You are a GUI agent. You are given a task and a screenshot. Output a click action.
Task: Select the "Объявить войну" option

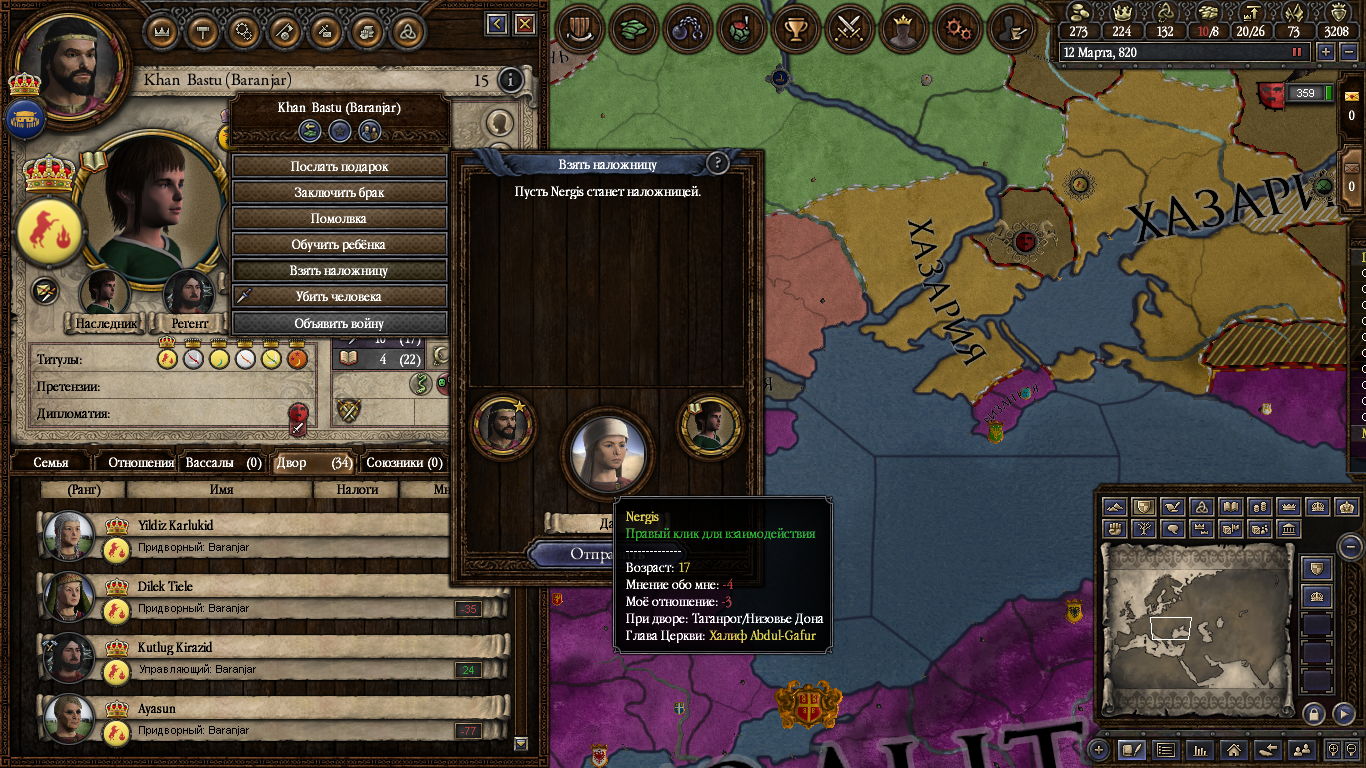pyautogui.click(x=339, y=323)
